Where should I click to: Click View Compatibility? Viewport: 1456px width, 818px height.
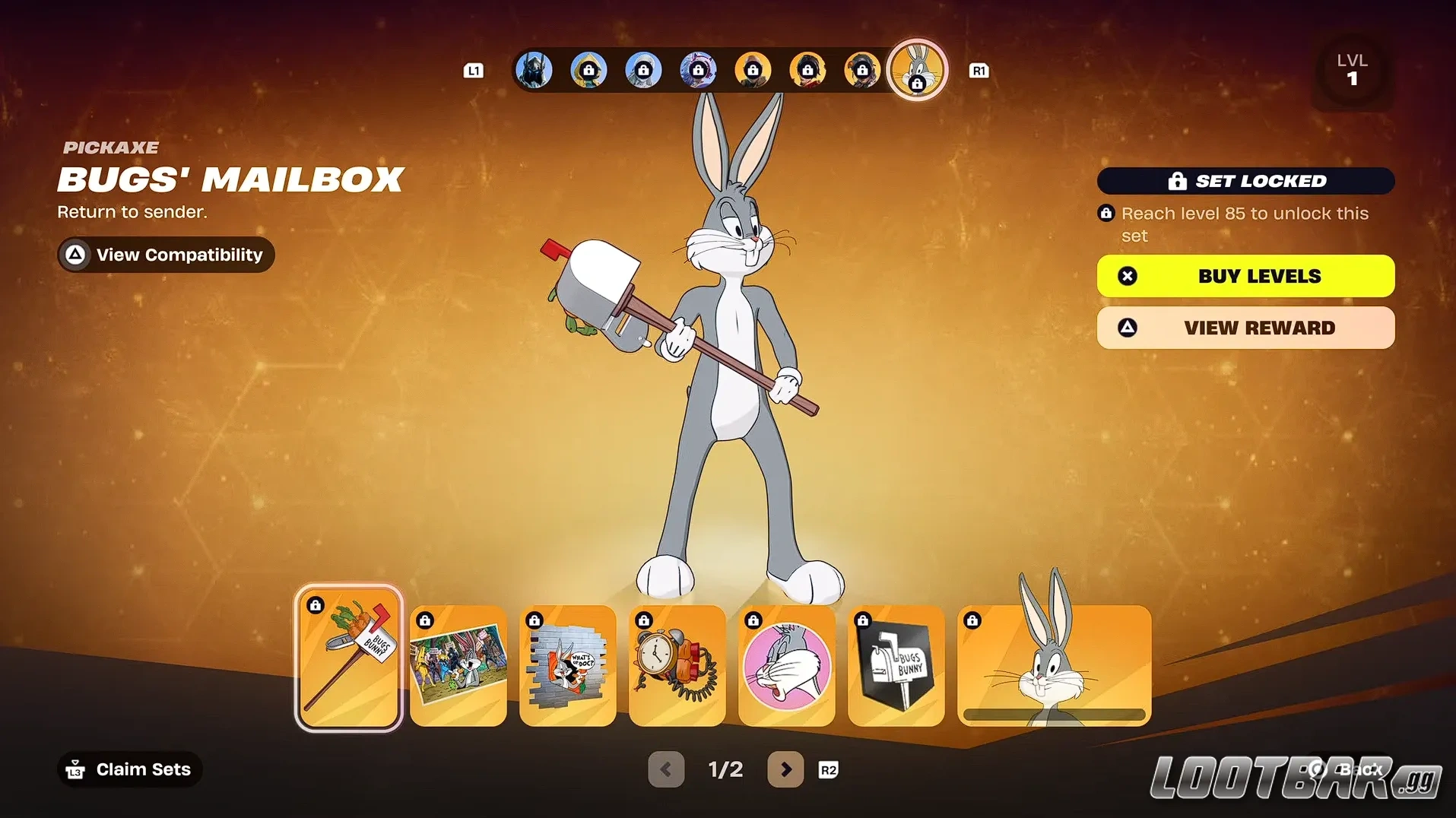[x=165, y=255]
